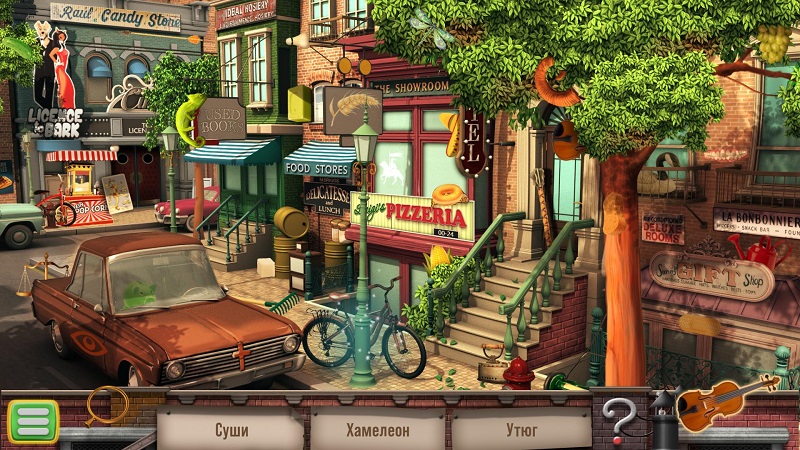This screenshot has height=450, width=800.
Task: Click the violin icon in the bottom bar
Action: pos(723,401)
